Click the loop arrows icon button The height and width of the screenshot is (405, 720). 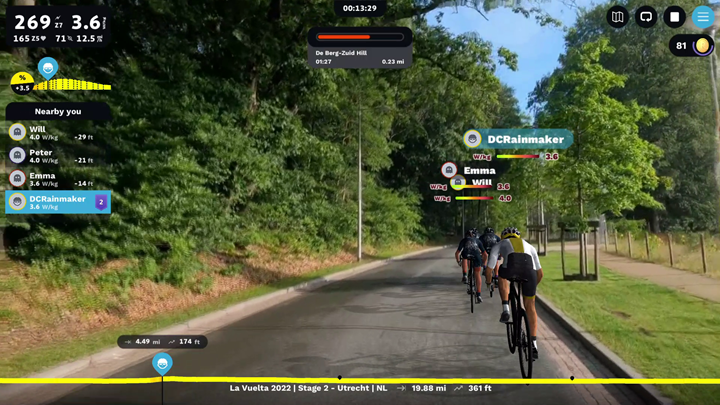click(x=646, y=17)
